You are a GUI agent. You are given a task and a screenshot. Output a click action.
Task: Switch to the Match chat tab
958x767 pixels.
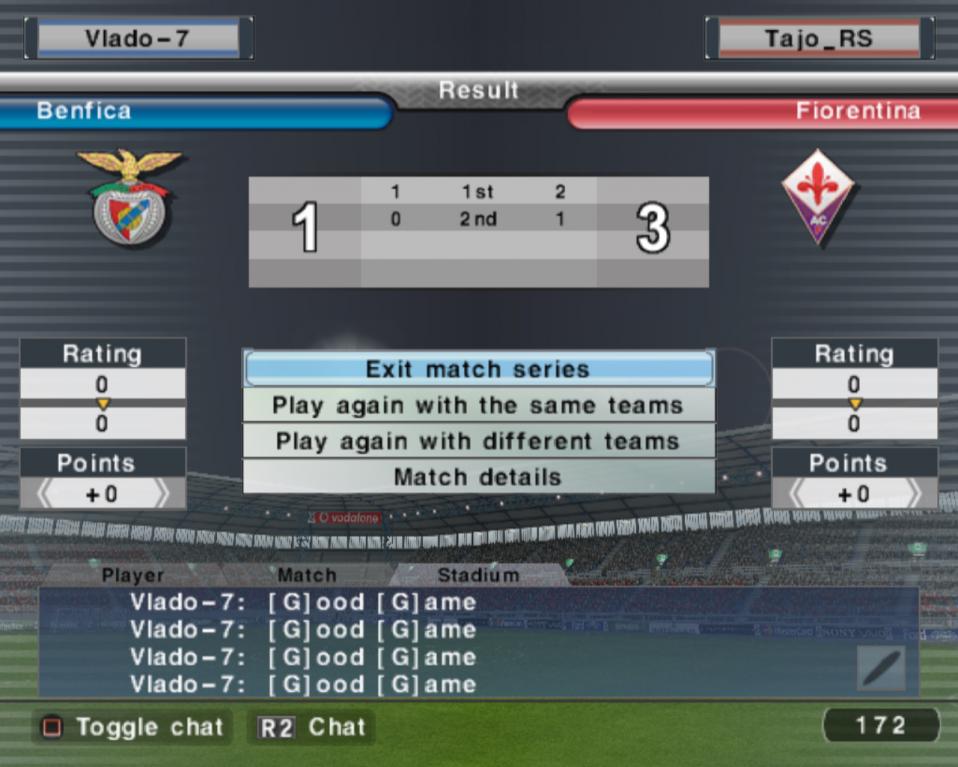[x=307, y=575]
